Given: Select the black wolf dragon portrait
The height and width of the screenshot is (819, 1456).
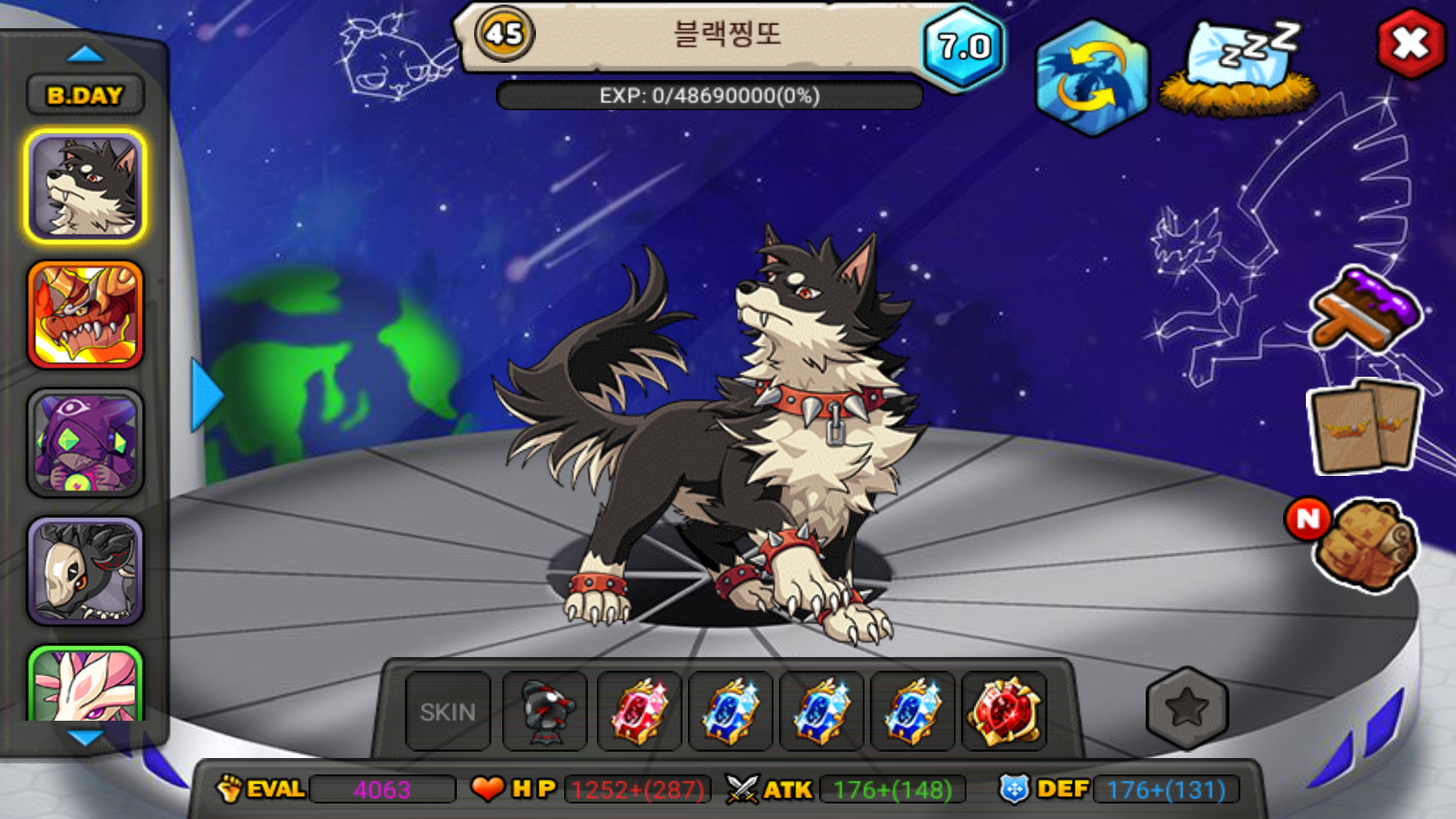Looking at the screenshot, I should pyautogui.click(x=86, y=187).
